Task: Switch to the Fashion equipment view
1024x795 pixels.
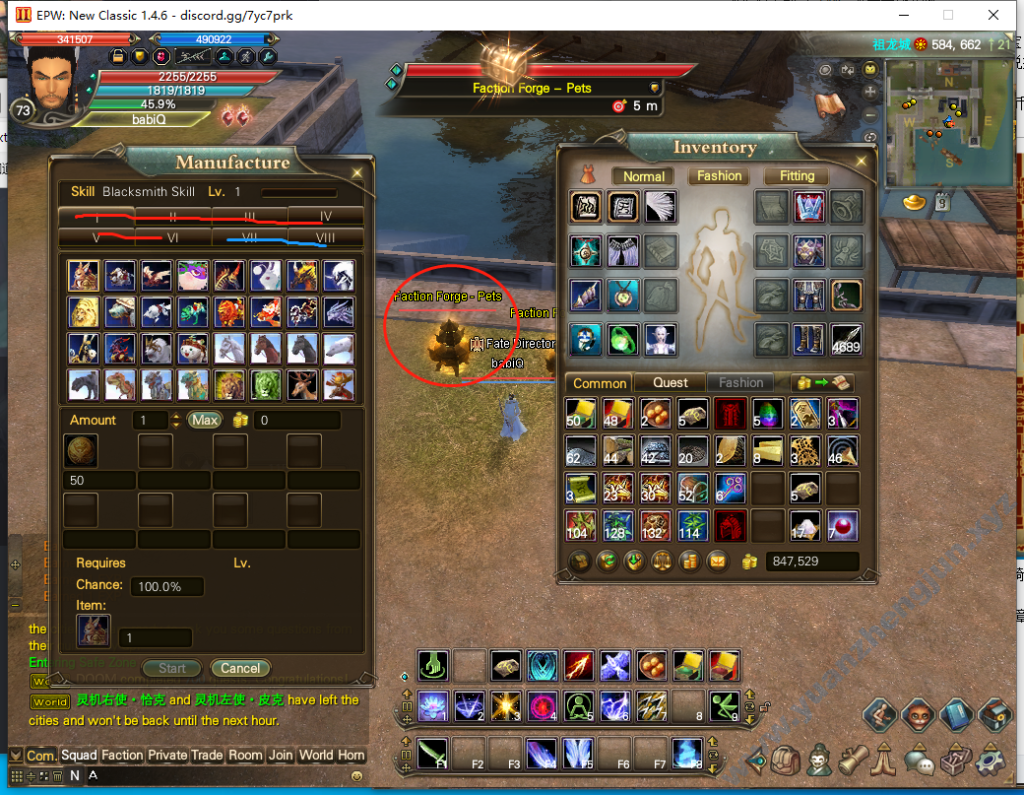Action: (719, 176)
